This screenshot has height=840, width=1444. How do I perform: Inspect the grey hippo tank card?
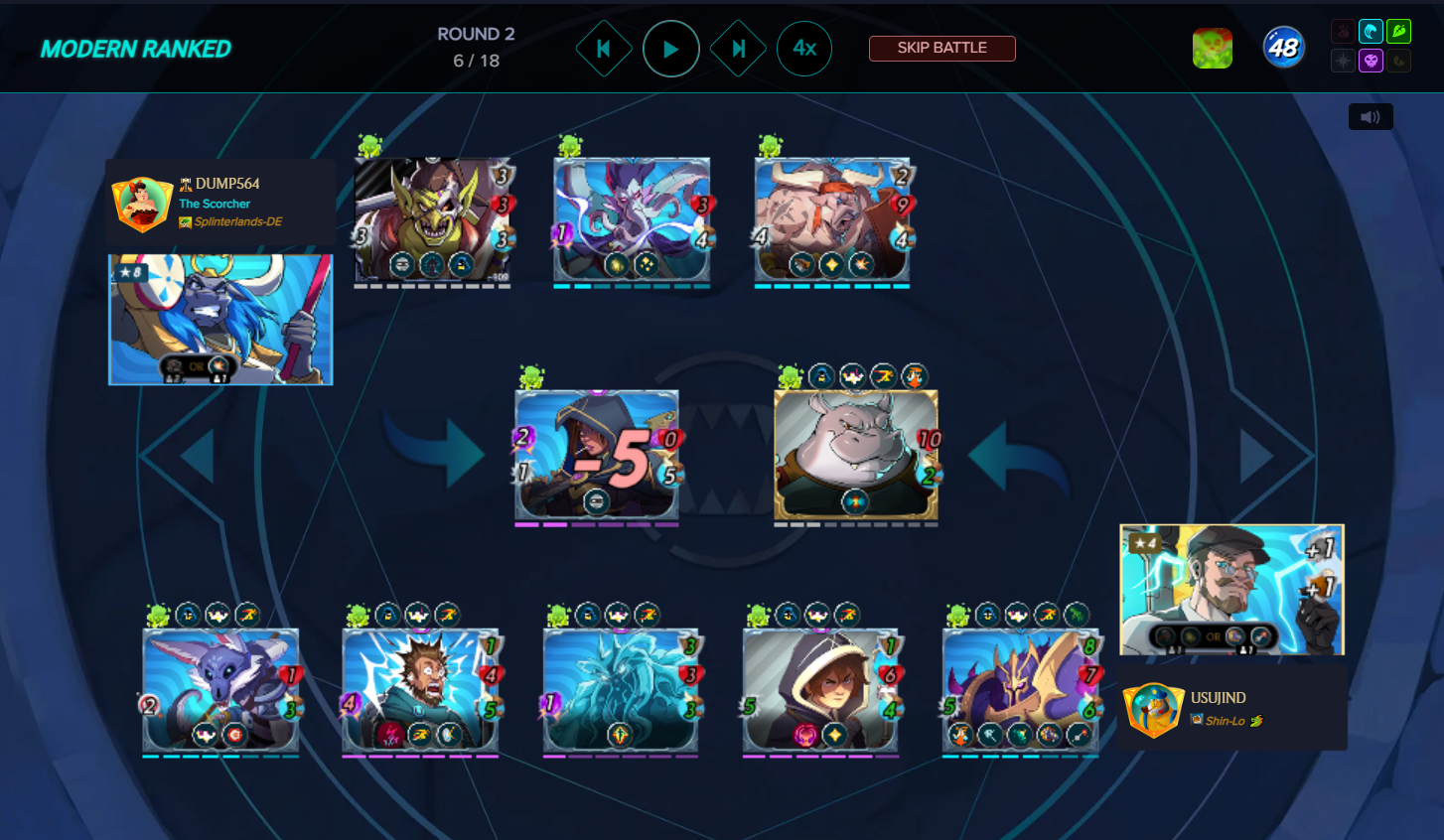855,455
